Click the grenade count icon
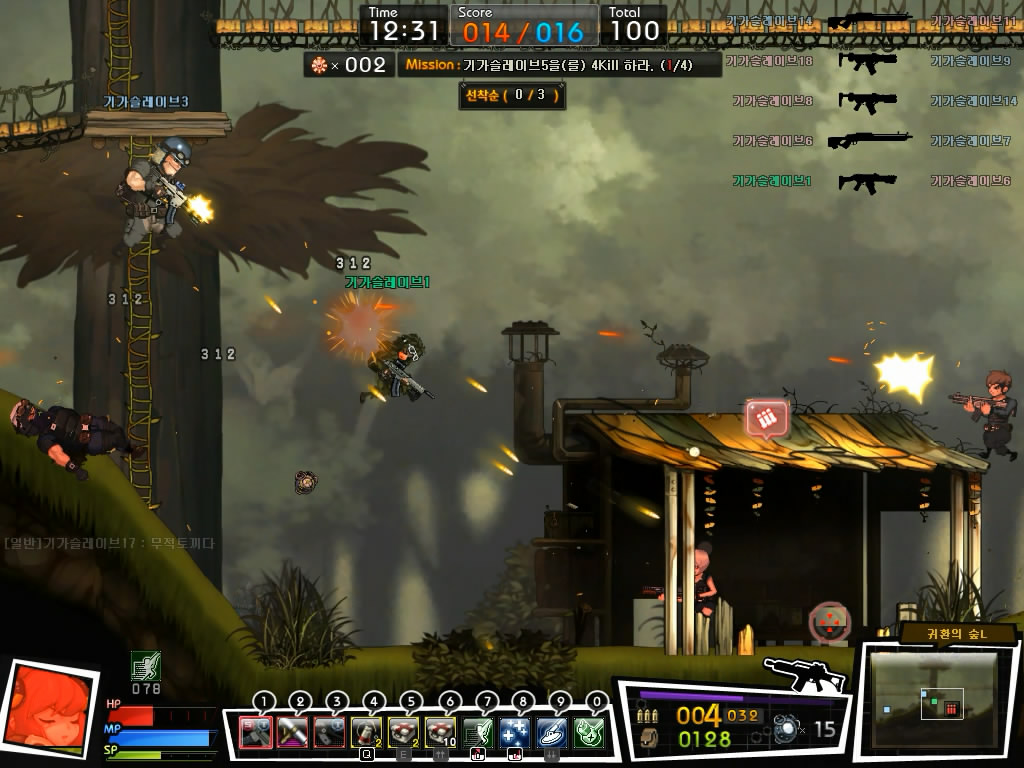1024x768 pixels. [x=788, y=730]
